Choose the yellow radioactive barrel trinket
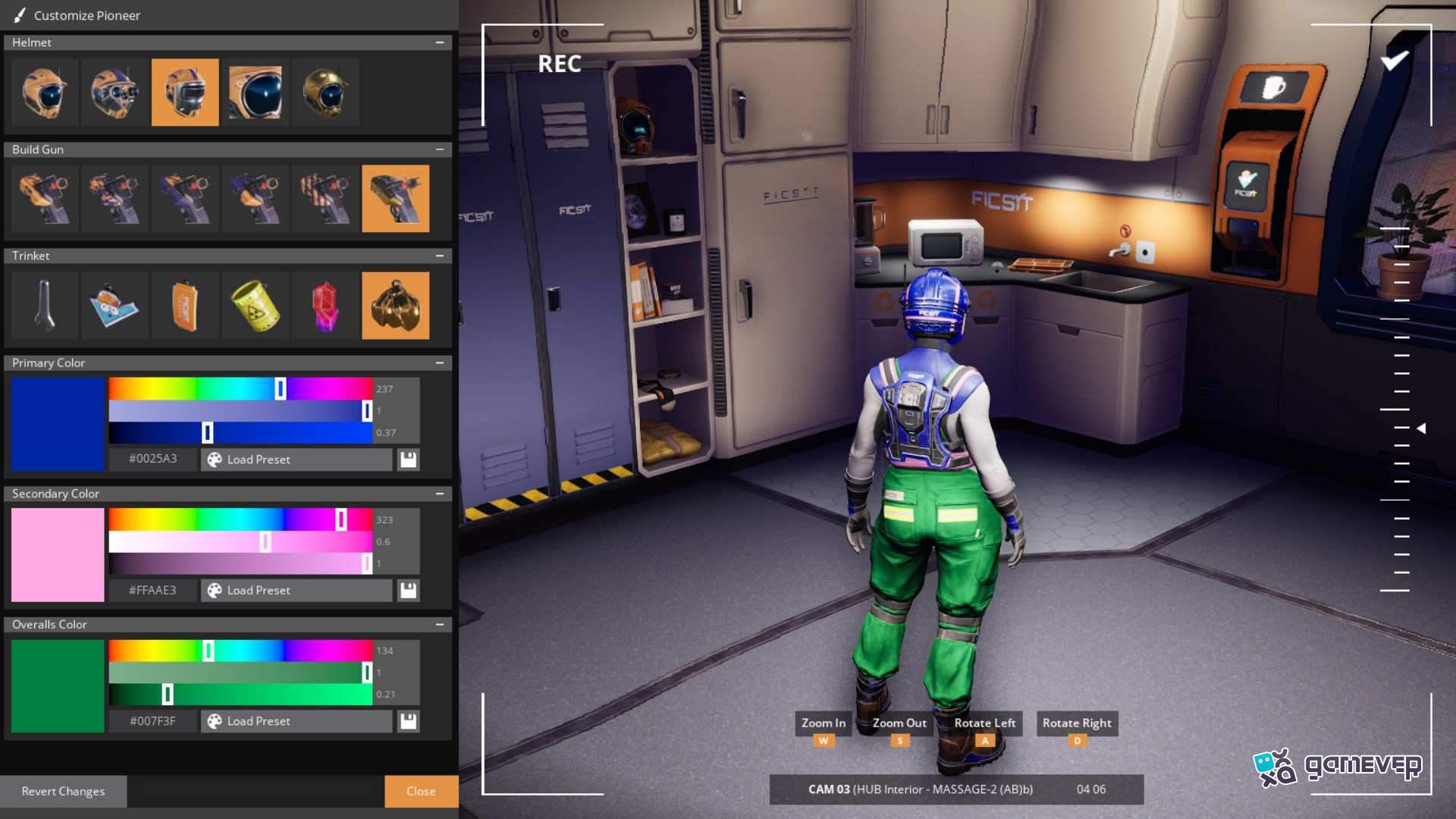Viewport: 1456px width, 819px height. (256, 306)
